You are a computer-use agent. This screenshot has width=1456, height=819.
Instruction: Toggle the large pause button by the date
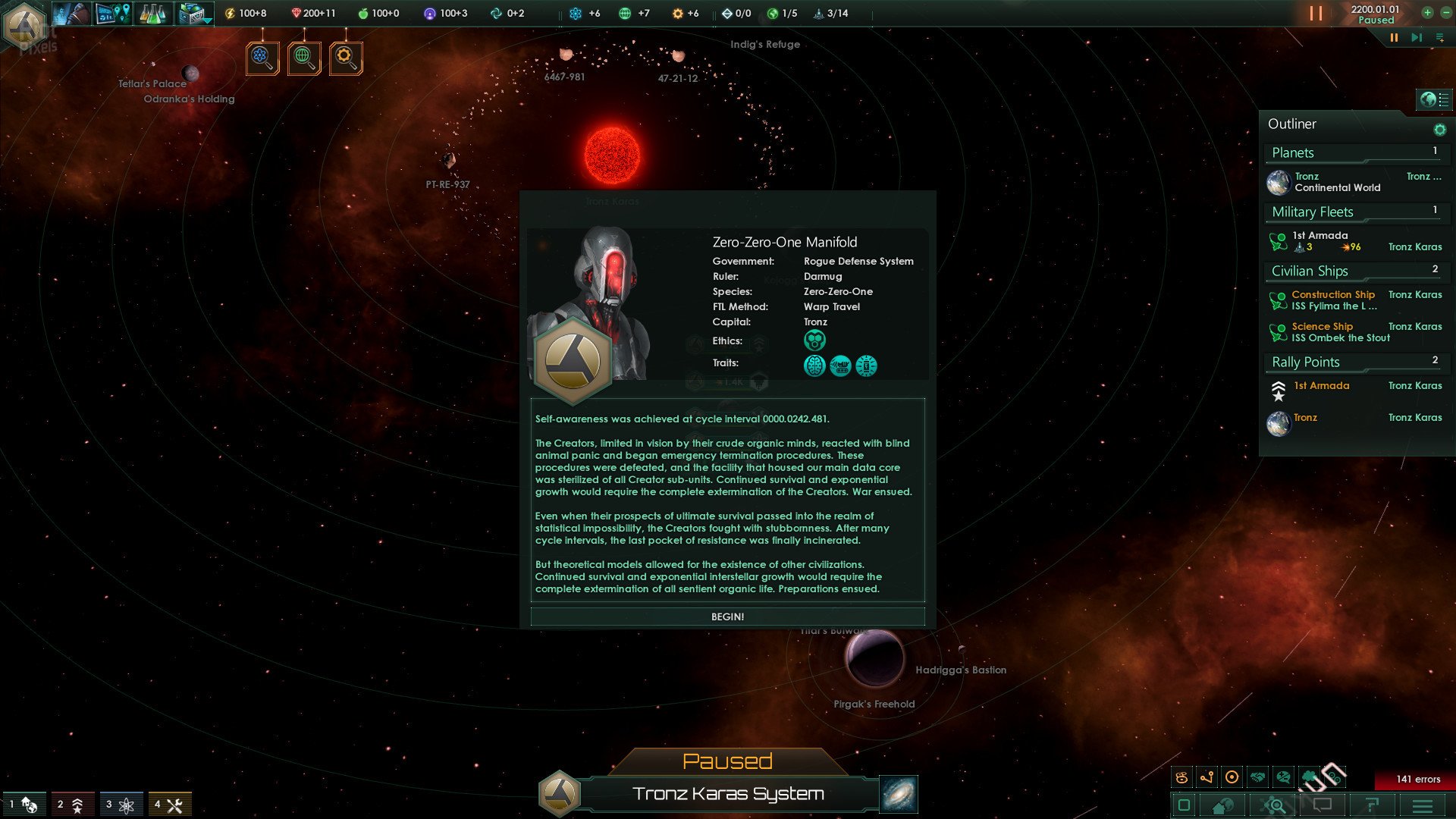[1316, 14]
